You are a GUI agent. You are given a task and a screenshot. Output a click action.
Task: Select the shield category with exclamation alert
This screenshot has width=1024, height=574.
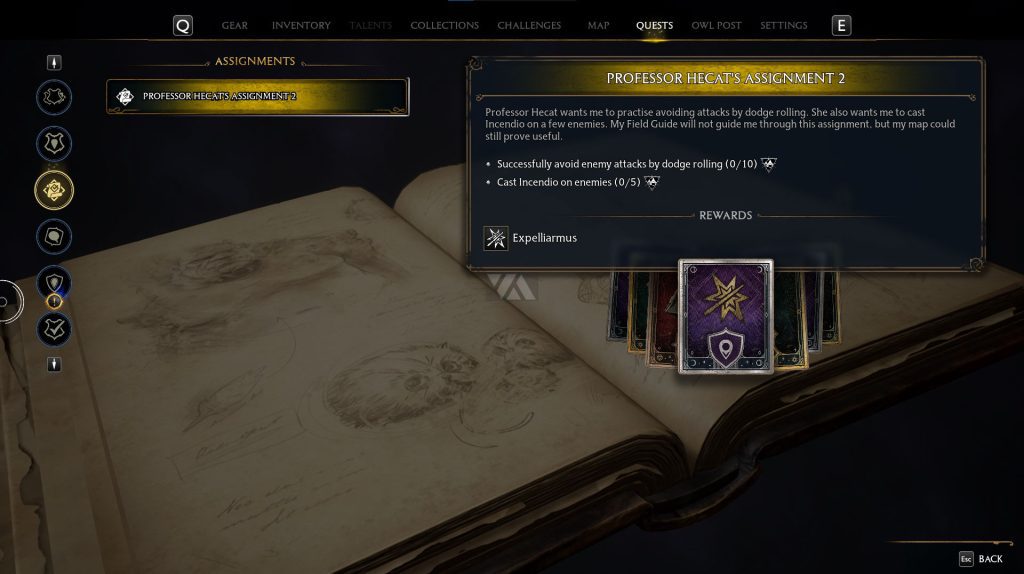pyautogui.click(x=54, y=283)
